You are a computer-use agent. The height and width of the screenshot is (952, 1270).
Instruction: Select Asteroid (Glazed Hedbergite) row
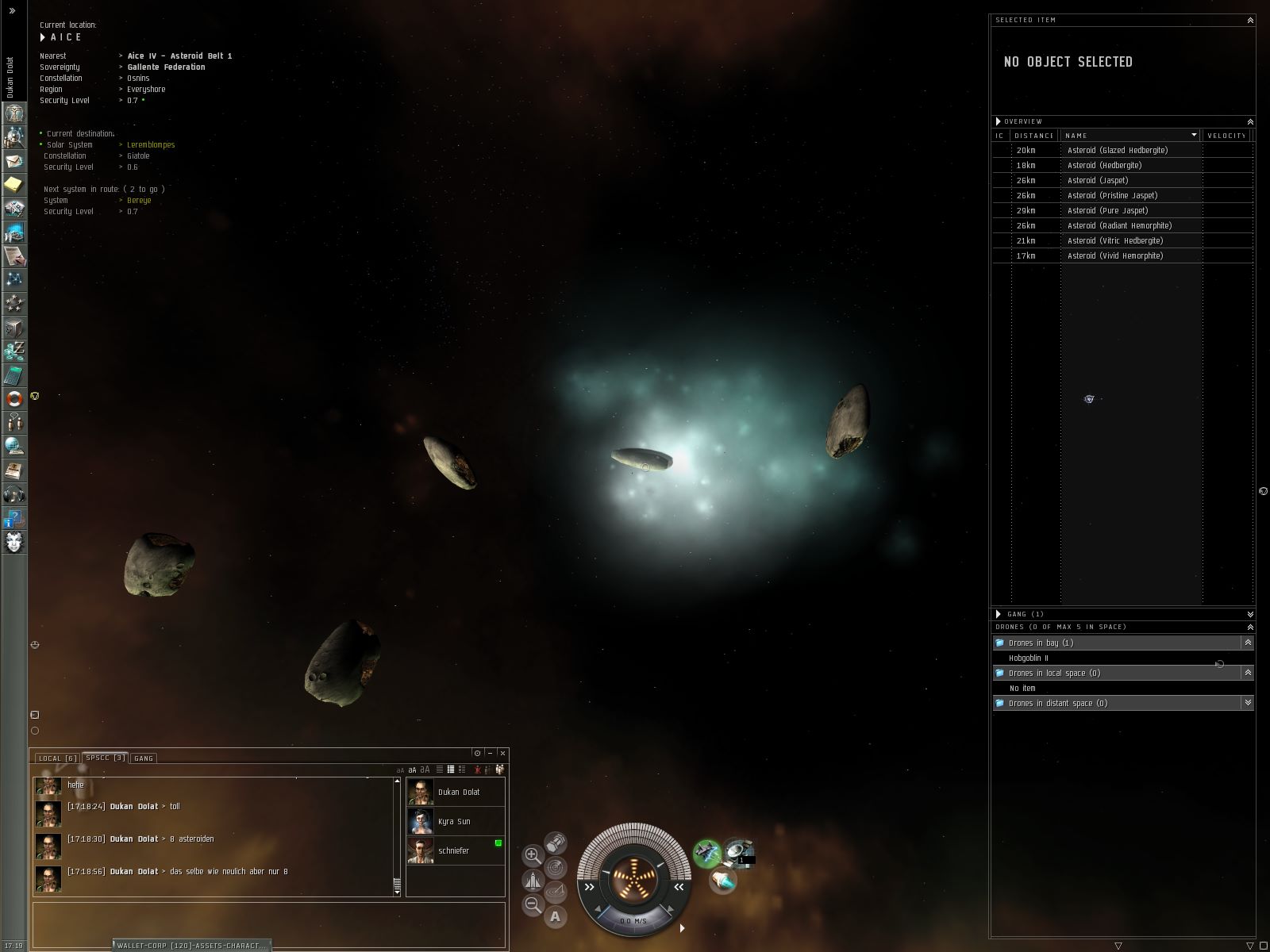[1118, 150]
